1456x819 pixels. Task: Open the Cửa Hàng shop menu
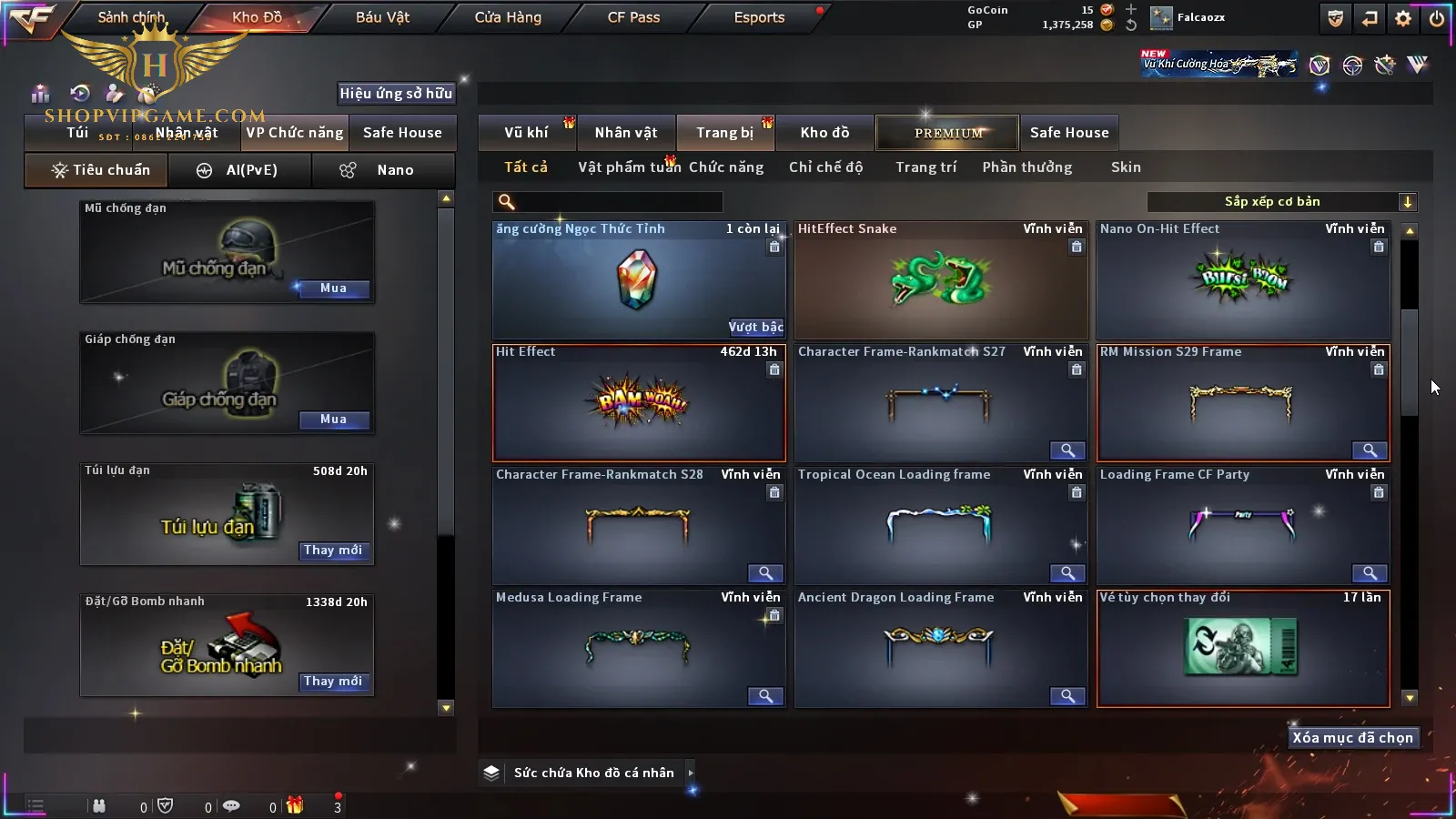pyautogui.click(x=508, y=17)
